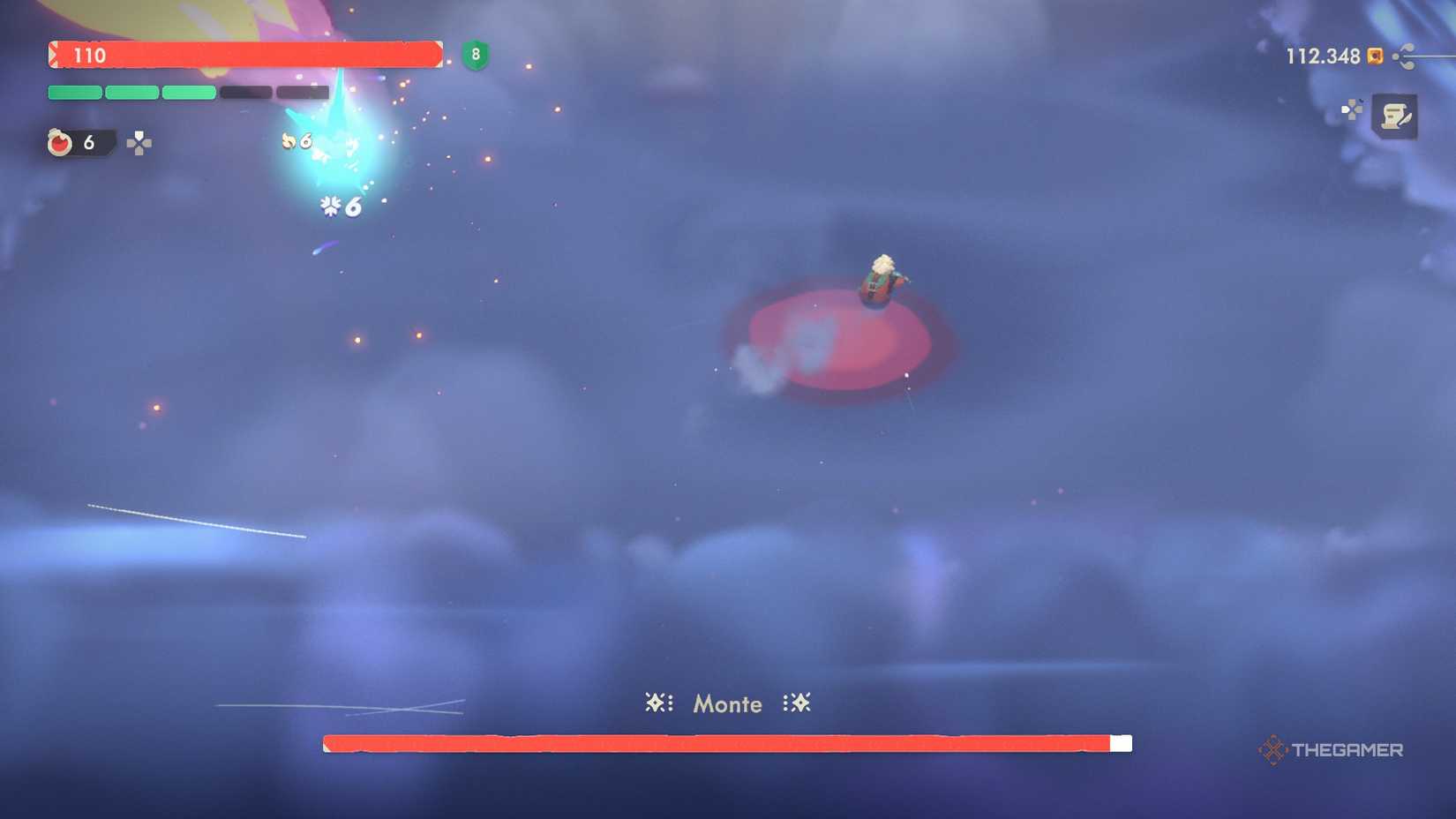Click the snowflake emblem beside Monte's name
This screenshot has width=1456, height=819.
click(657, 703)
